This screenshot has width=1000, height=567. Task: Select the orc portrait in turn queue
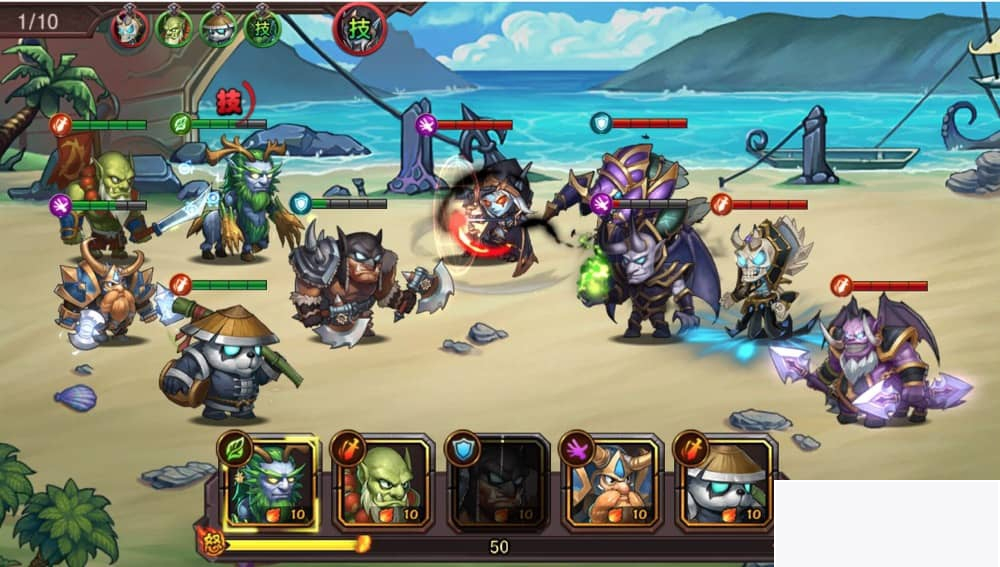173,27
